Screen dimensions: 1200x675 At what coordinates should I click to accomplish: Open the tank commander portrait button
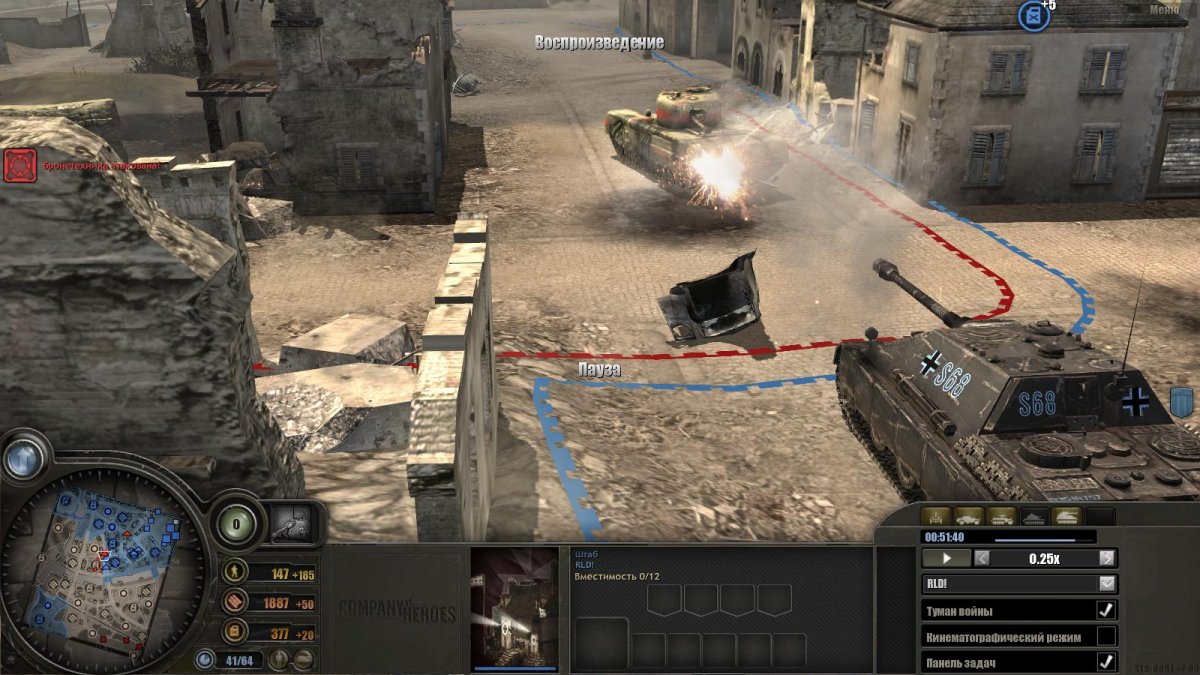(296, 523)
